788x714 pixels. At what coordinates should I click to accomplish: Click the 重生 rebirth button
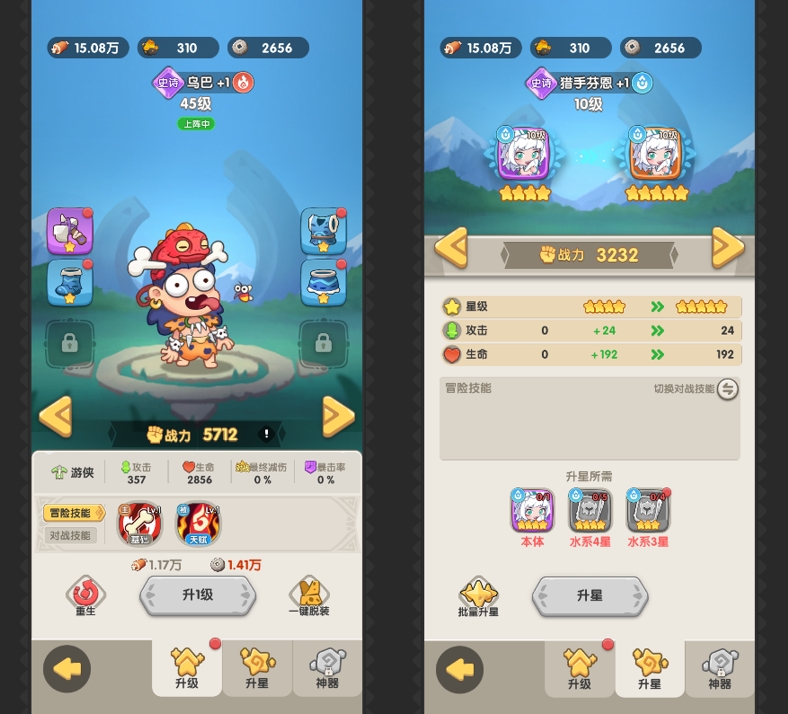(85, 595)
